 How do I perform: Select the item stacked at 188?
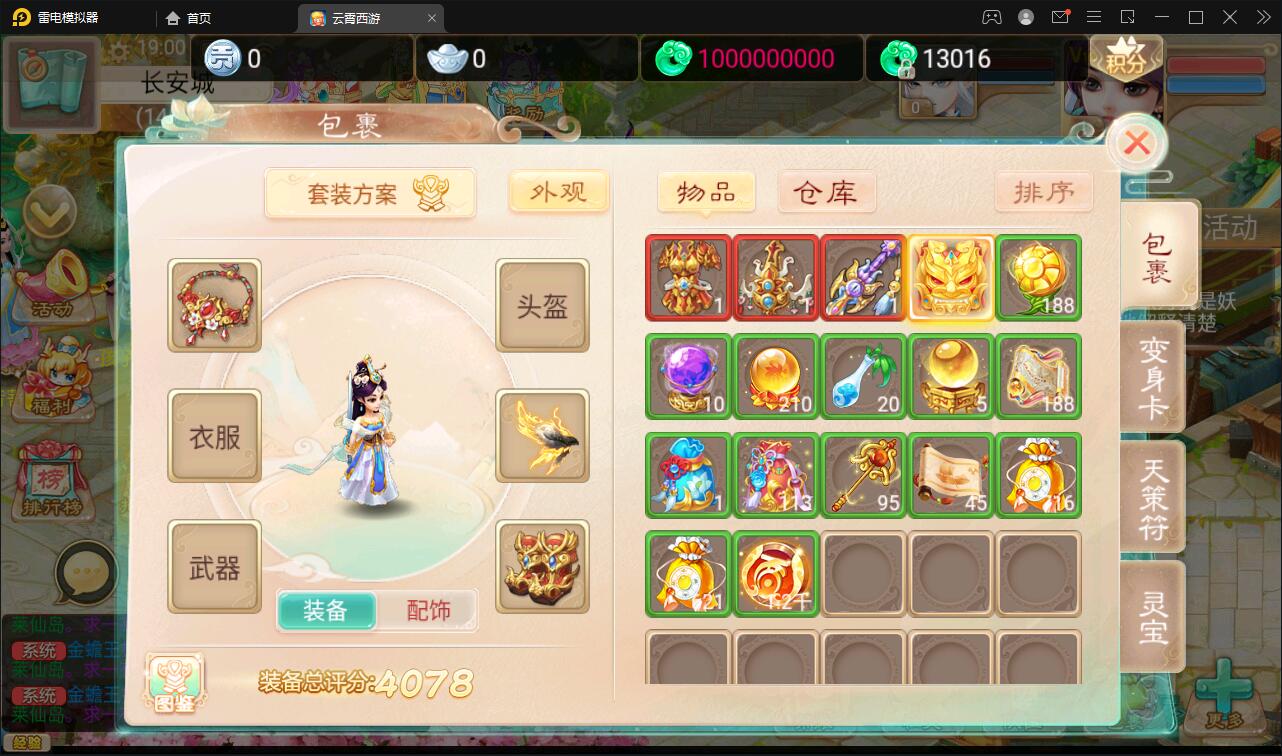[x=1038, y=278]
